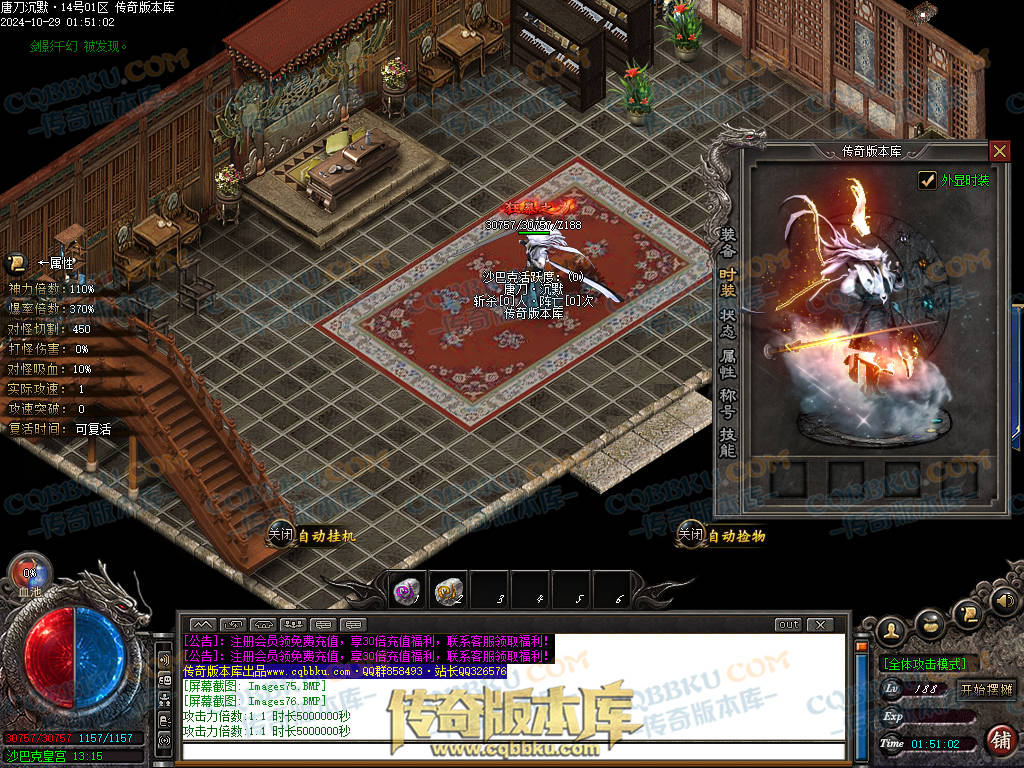Use the purple swirl stone in hotbar slot 1

406,591
